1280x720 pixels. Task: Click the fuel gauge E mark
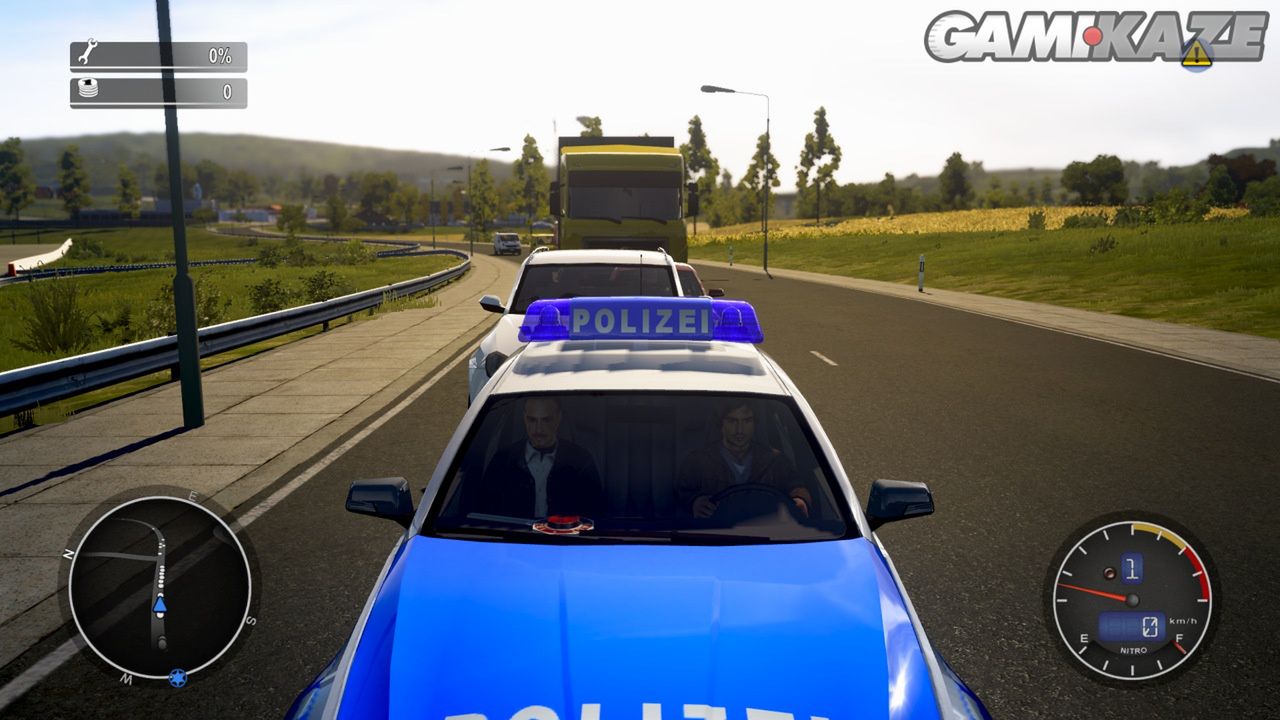tap(1084, 637)
